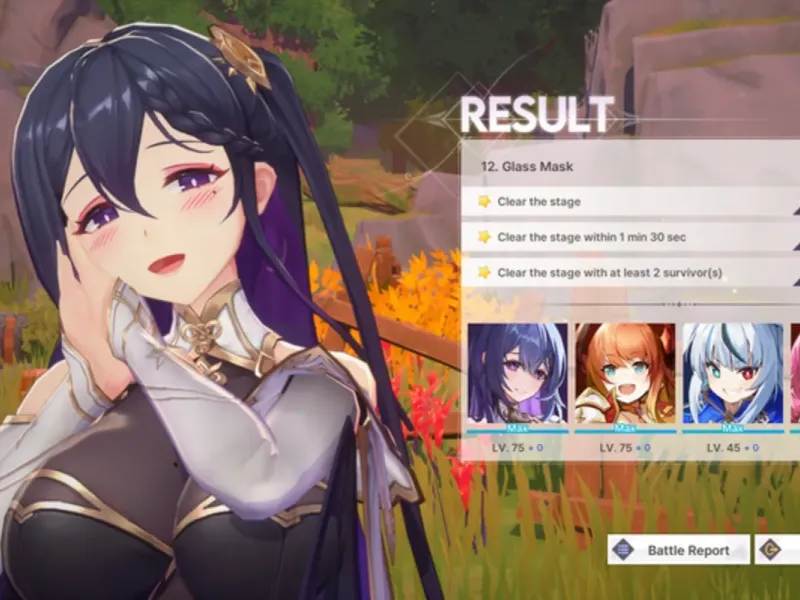Select the purple-haired character portrait
Screen dimensions: 800x600
coord(517,374)
